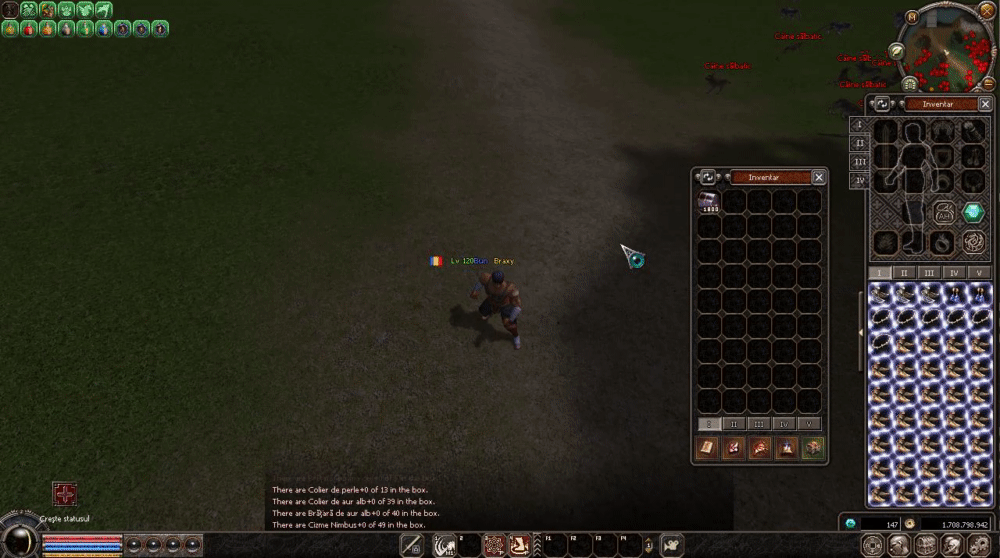Switch left inventory to page II
Screen dimensions: 1000x558
click(734, 424)
